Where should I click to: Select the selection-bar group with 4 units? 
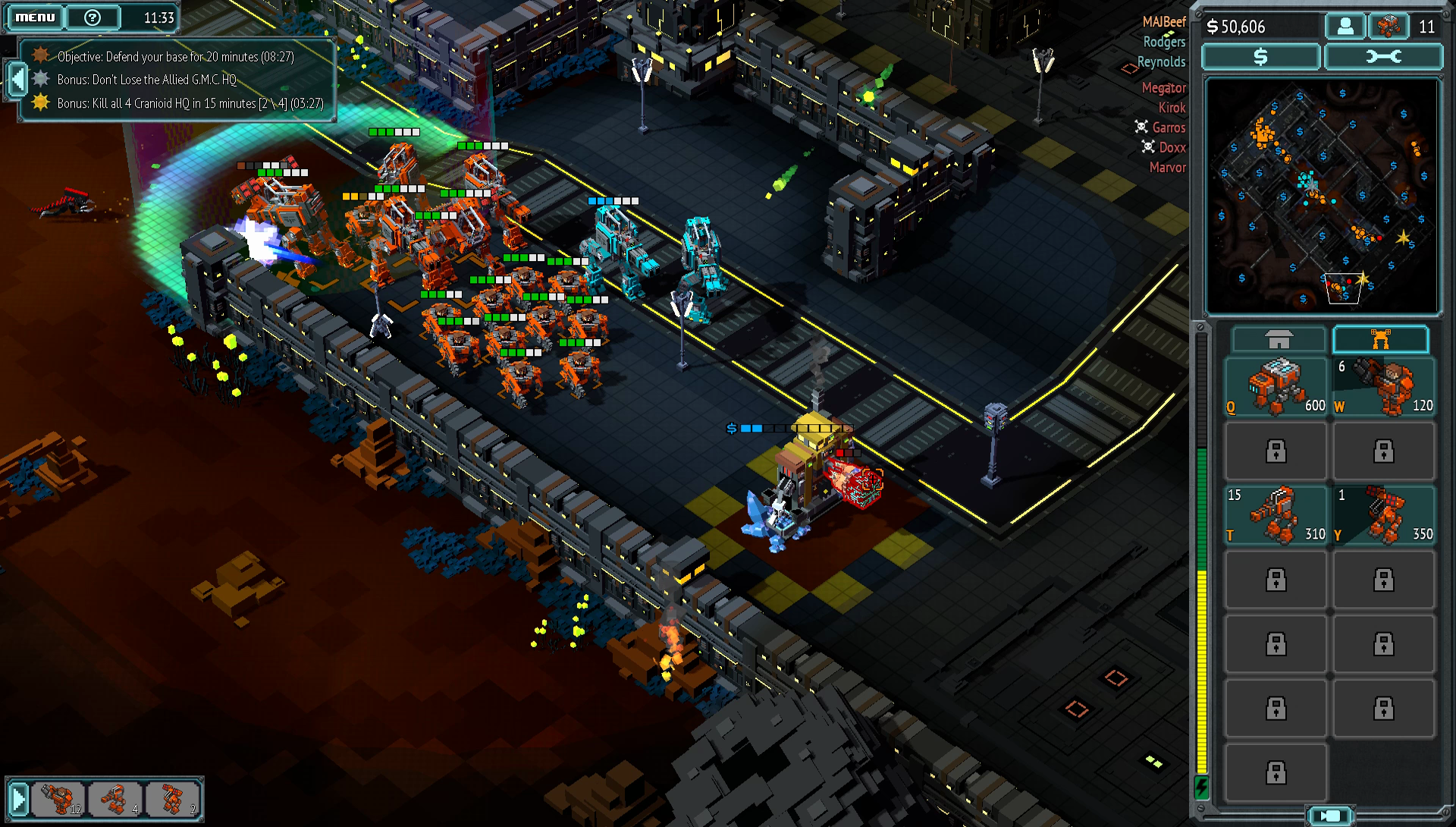[x=115, y=799]
